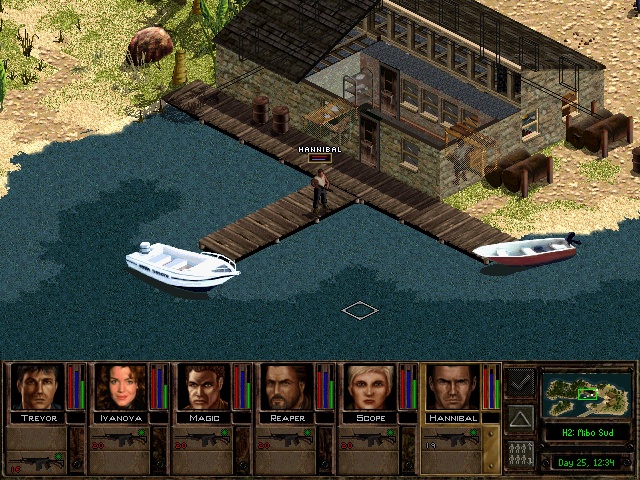The width and height of the screenshot is (640, 480).
Task: Click the triangle button
Action: [520, 417]
